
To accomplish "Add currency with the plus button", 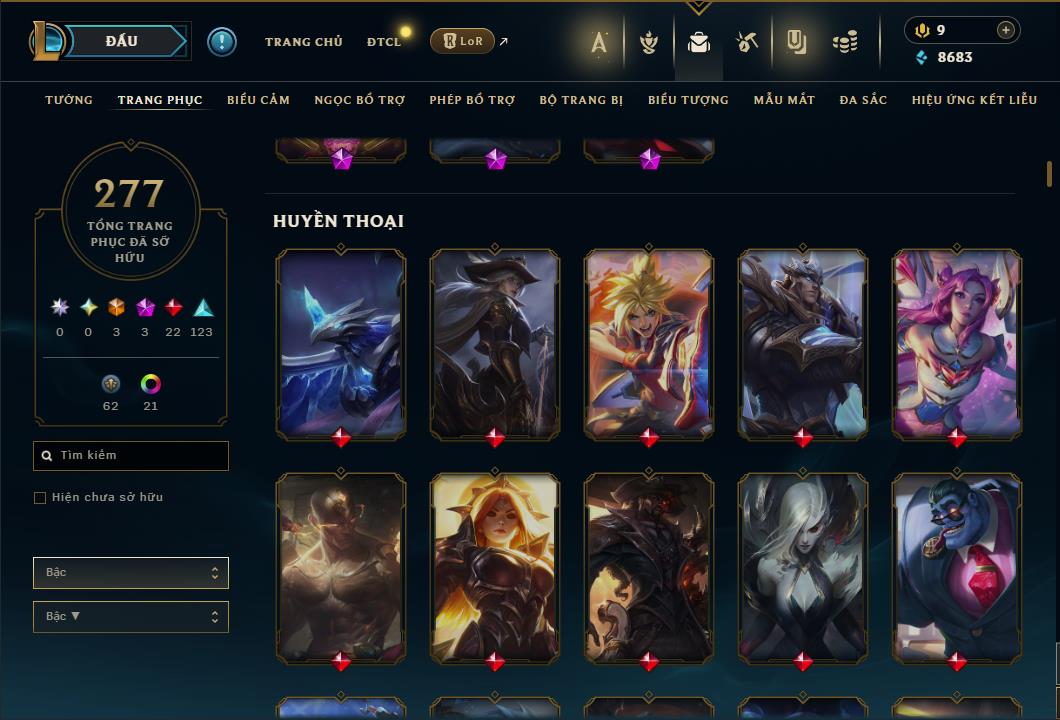I will (1005, 30).
